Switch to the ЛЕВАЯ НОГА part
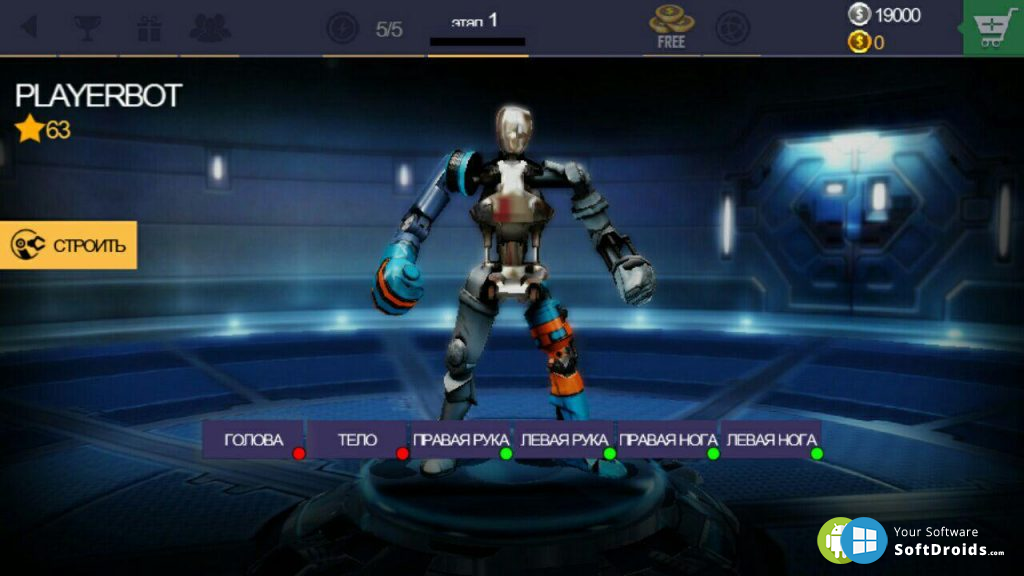The image size is (1024, 576). pyautogui.click(x=771, y=440)
